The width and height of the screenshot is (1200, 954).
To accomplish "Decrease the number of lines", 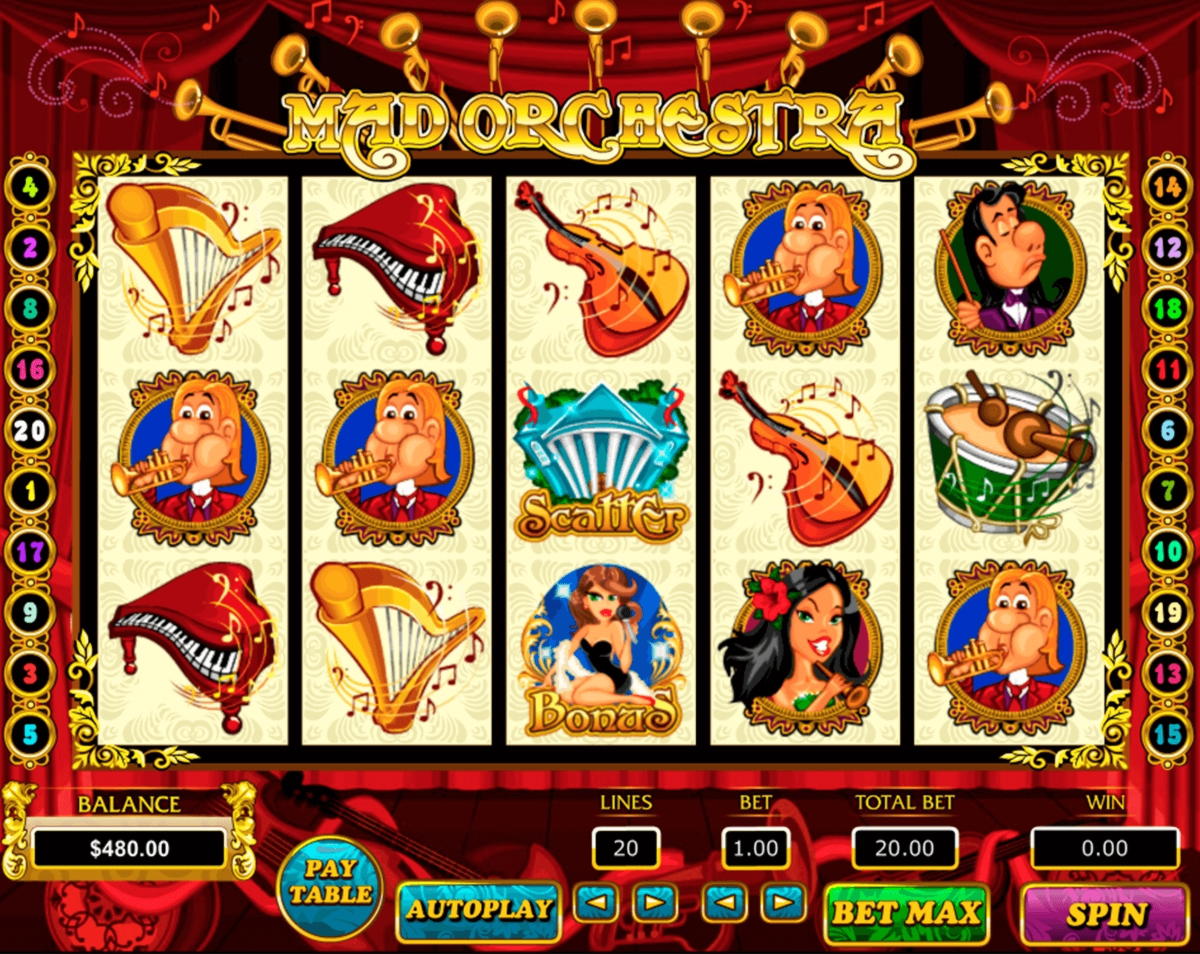I will (598, 904).
